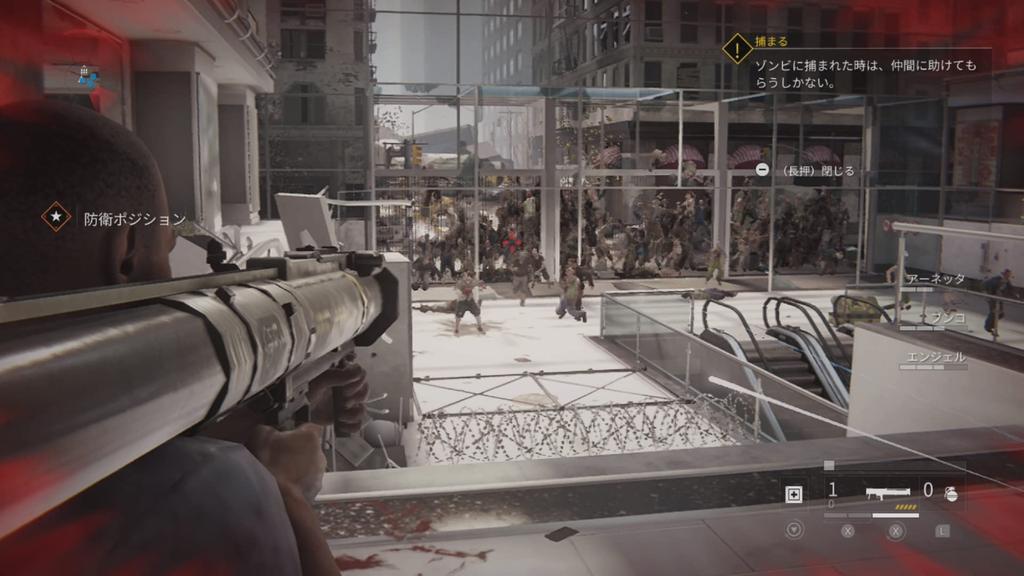Select teammate エンジェル in the squad list
The height and width of the screenshot is (576, 1024).
click(x=935, y=356)
